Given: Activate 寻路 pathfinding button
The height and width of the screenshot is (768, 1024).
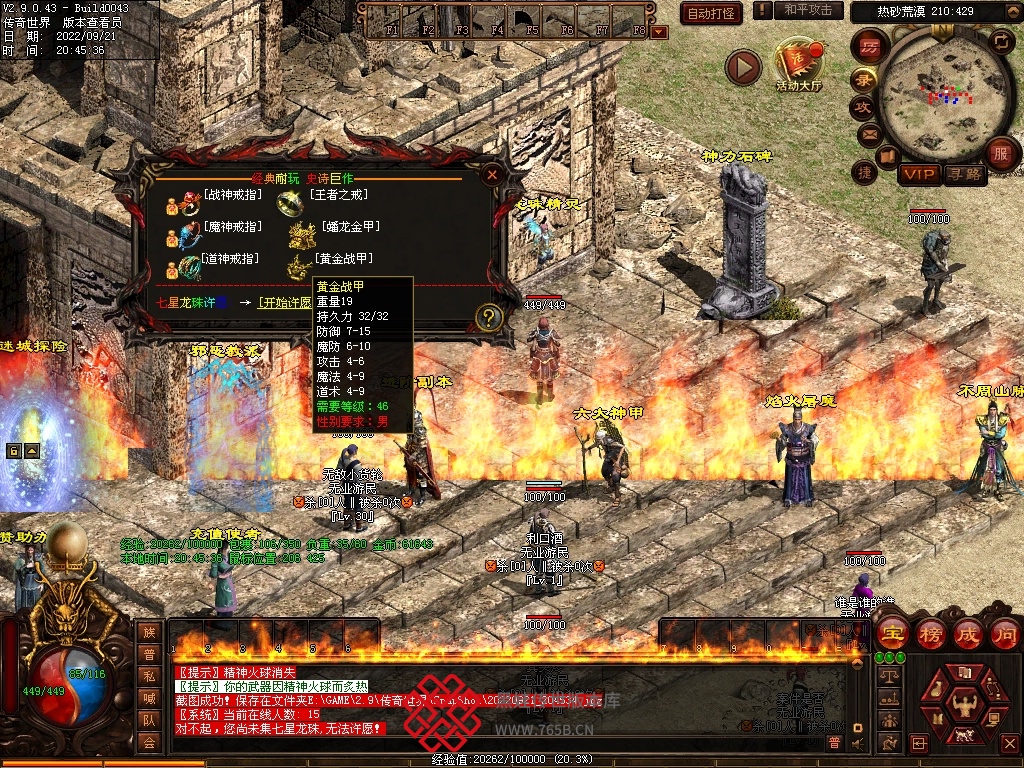Looking at the screenshot, I should click(964, 174).
